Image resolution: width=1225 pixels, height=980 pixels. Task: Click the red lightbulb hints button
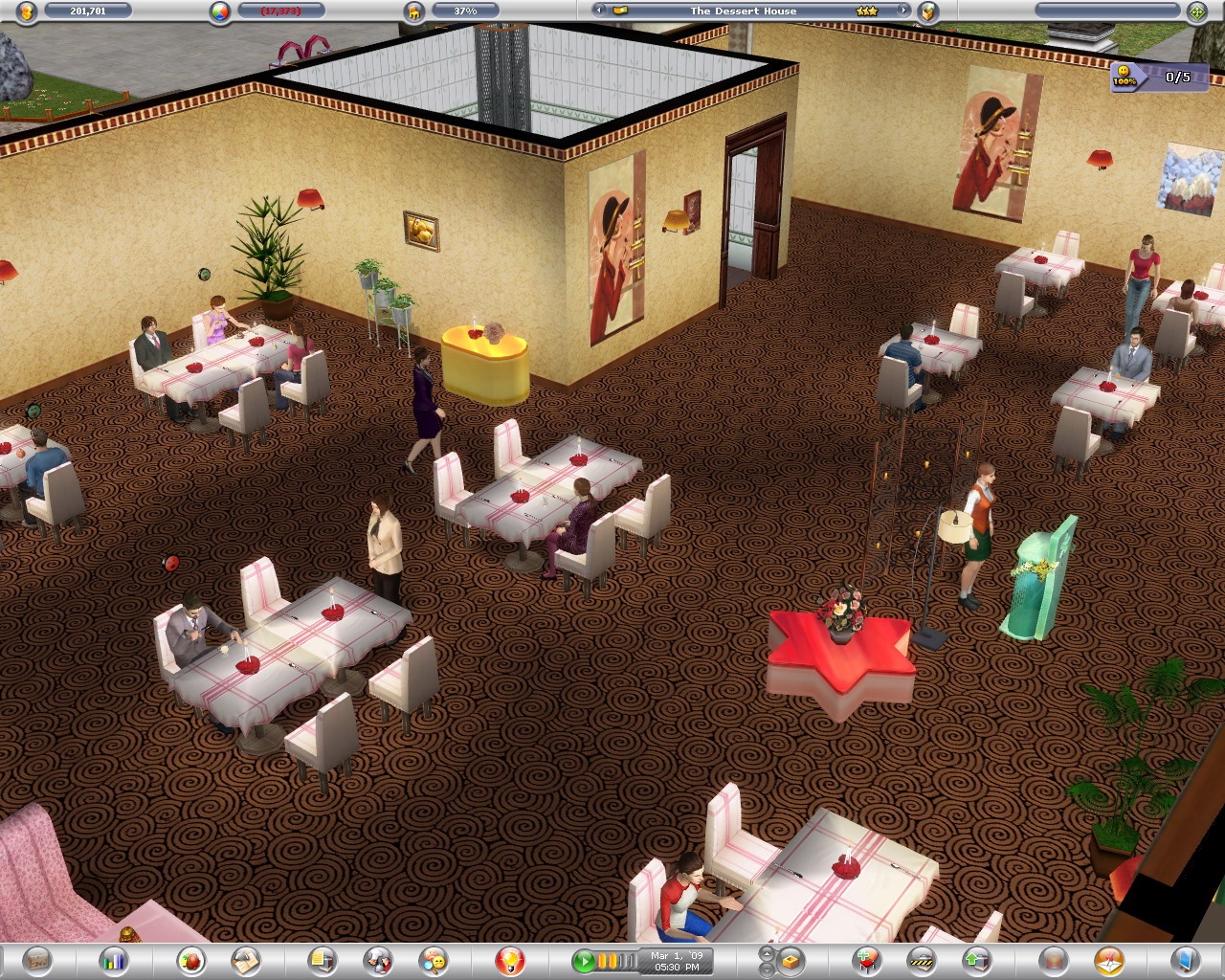510,959
